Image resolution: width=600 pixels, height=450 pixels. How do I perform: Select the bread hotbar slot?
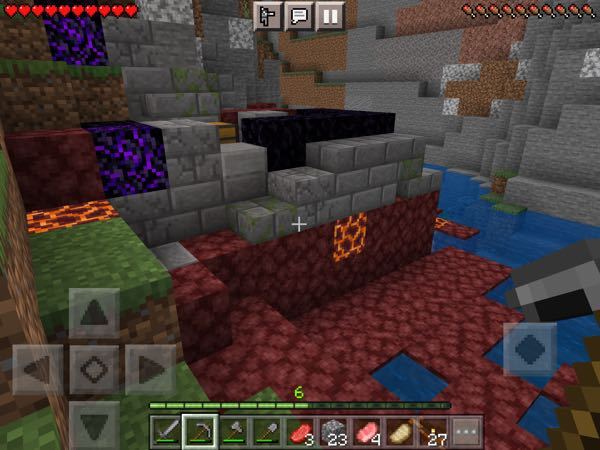399,431
